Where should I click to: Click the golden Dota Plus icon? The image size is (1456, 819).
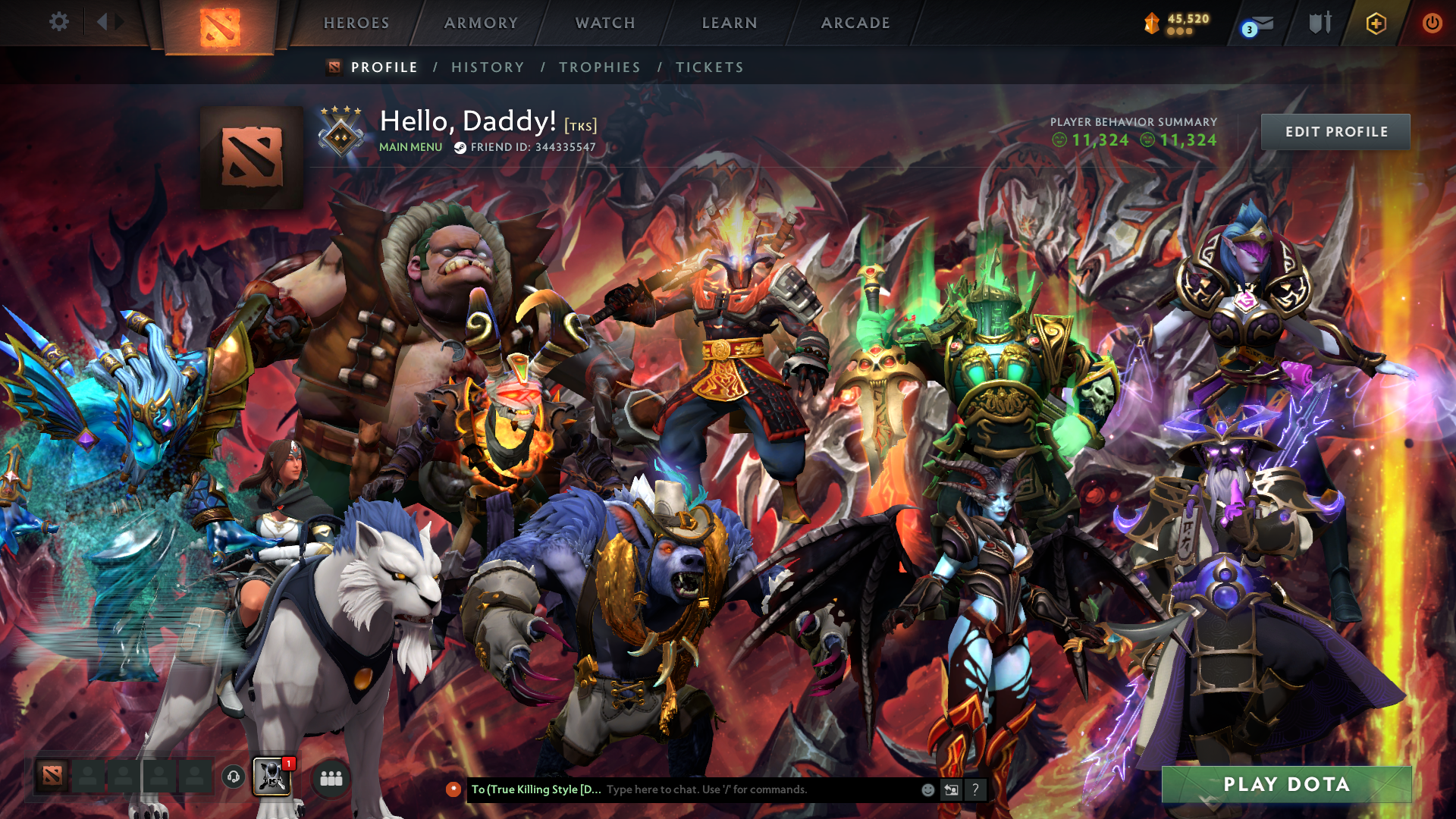(1378, 23)
